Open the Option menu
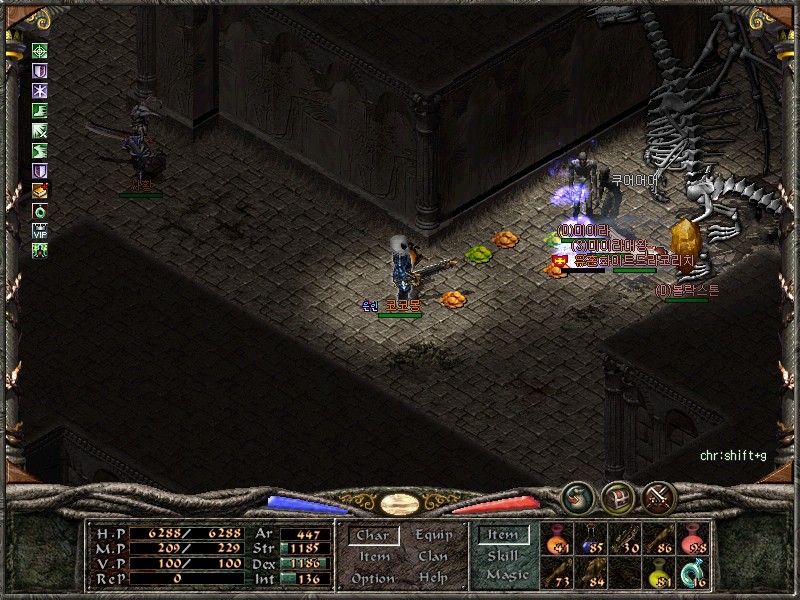This screenshot has height=600, width=800. 372,578
